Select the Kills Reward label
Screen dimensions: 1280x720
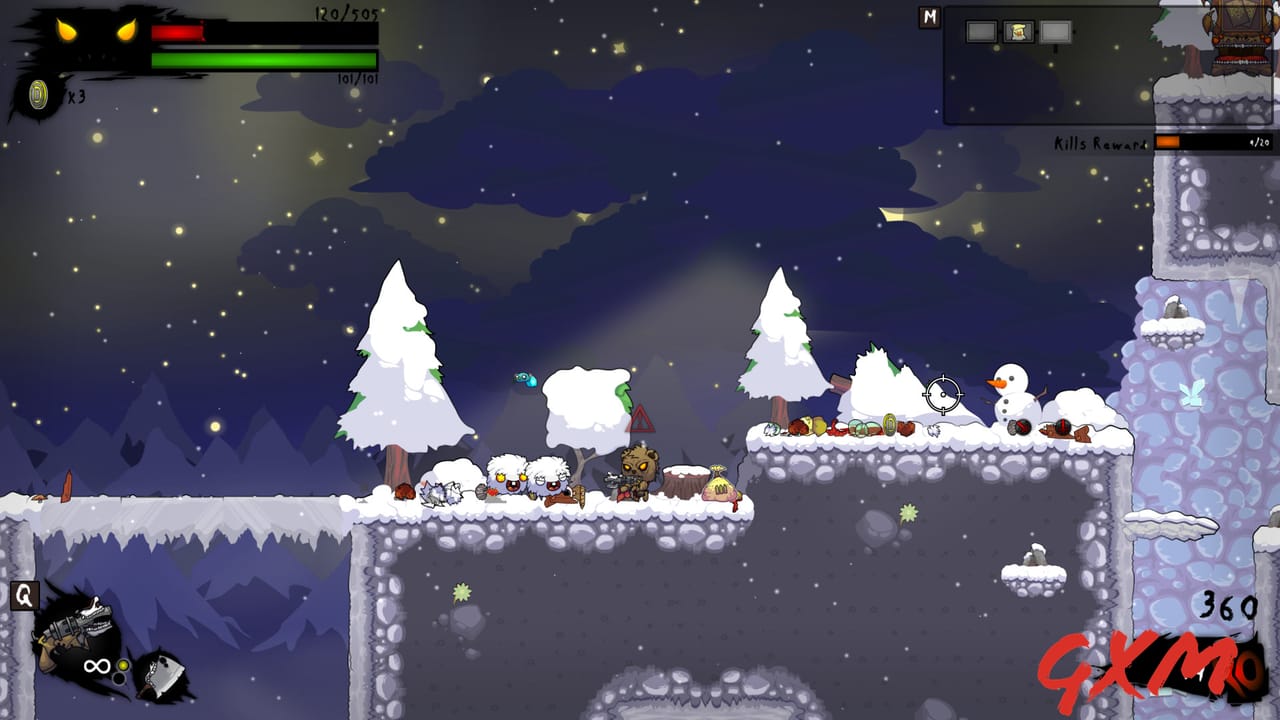pyautogui.click(x=1100, y=142)
